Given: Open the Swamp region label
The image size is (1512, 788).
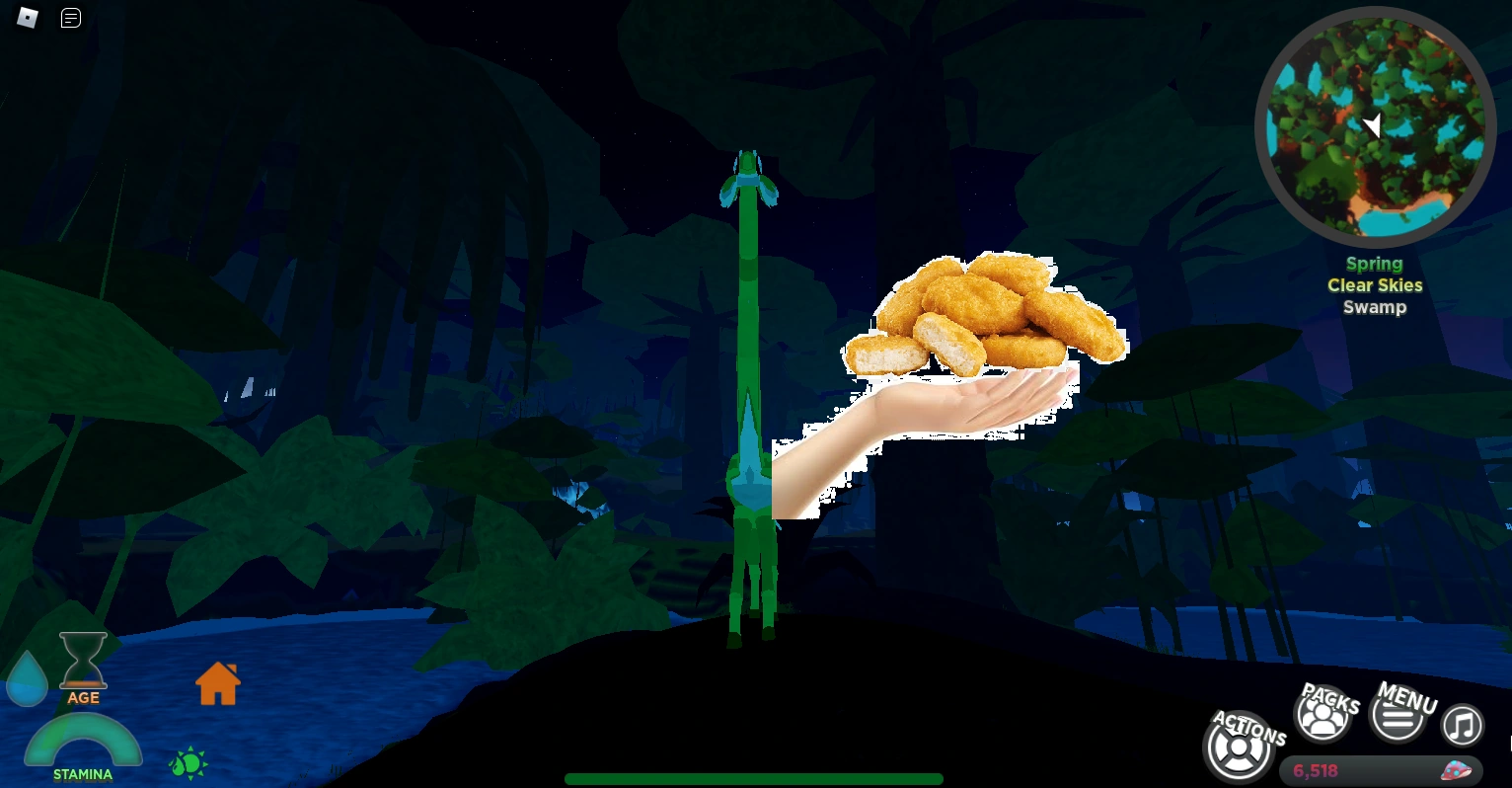Looking at the screenshot, I should click(1375, 307).
